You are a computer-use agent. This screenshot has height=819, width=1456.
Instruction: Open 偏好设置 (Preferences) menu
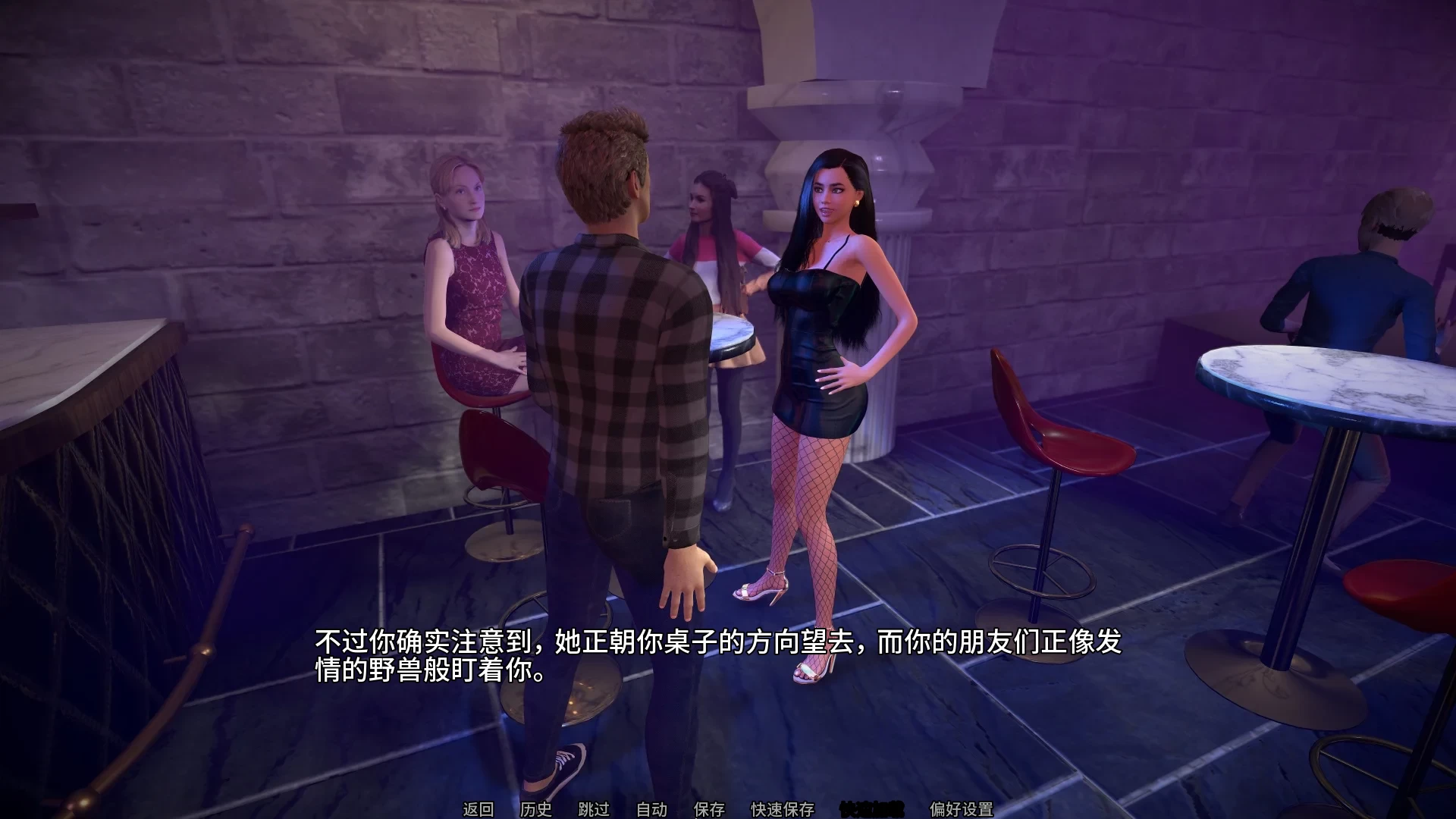[962, 809]
